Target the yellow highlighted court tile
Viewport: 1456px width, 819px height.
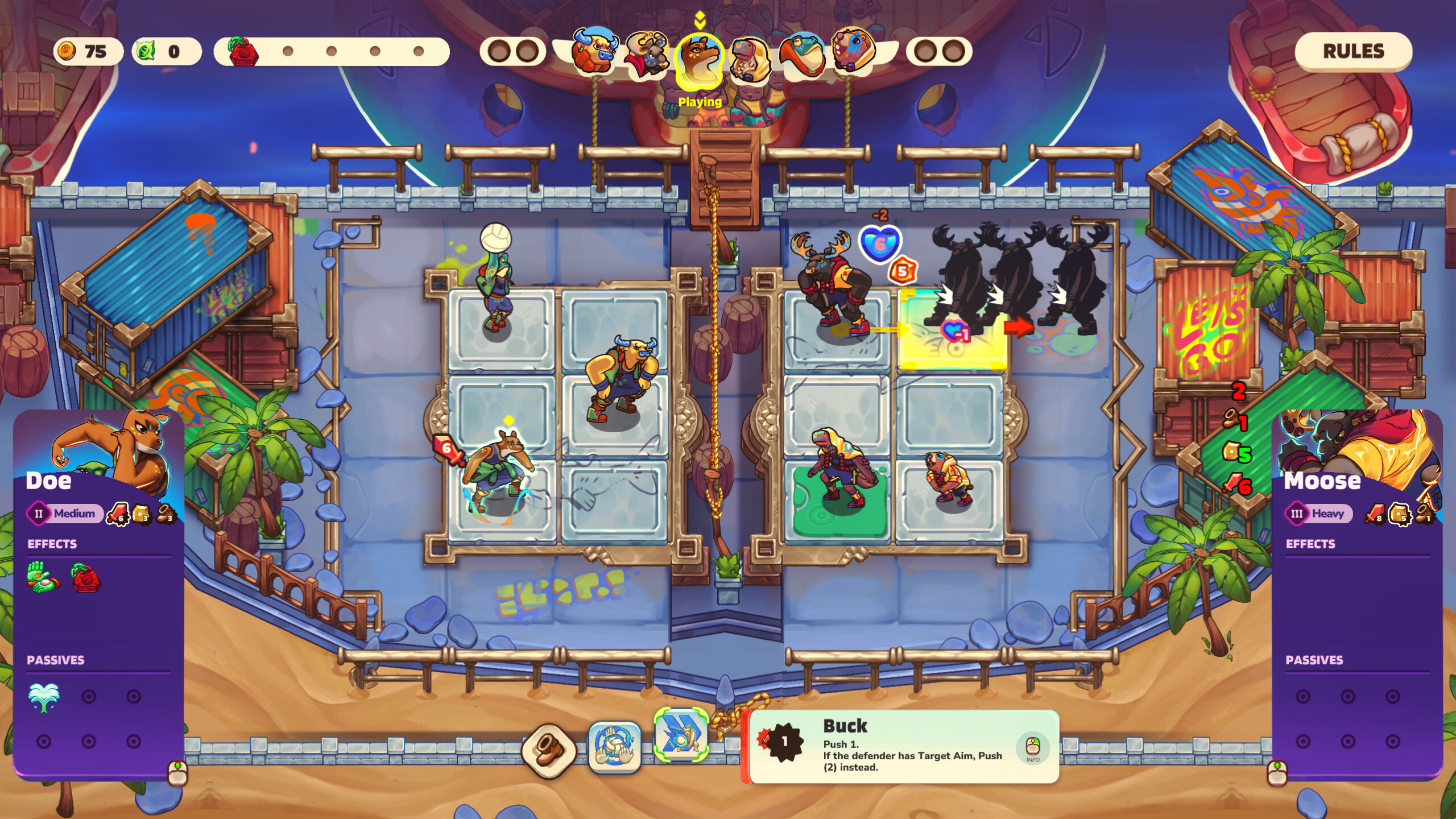[952, 330]
